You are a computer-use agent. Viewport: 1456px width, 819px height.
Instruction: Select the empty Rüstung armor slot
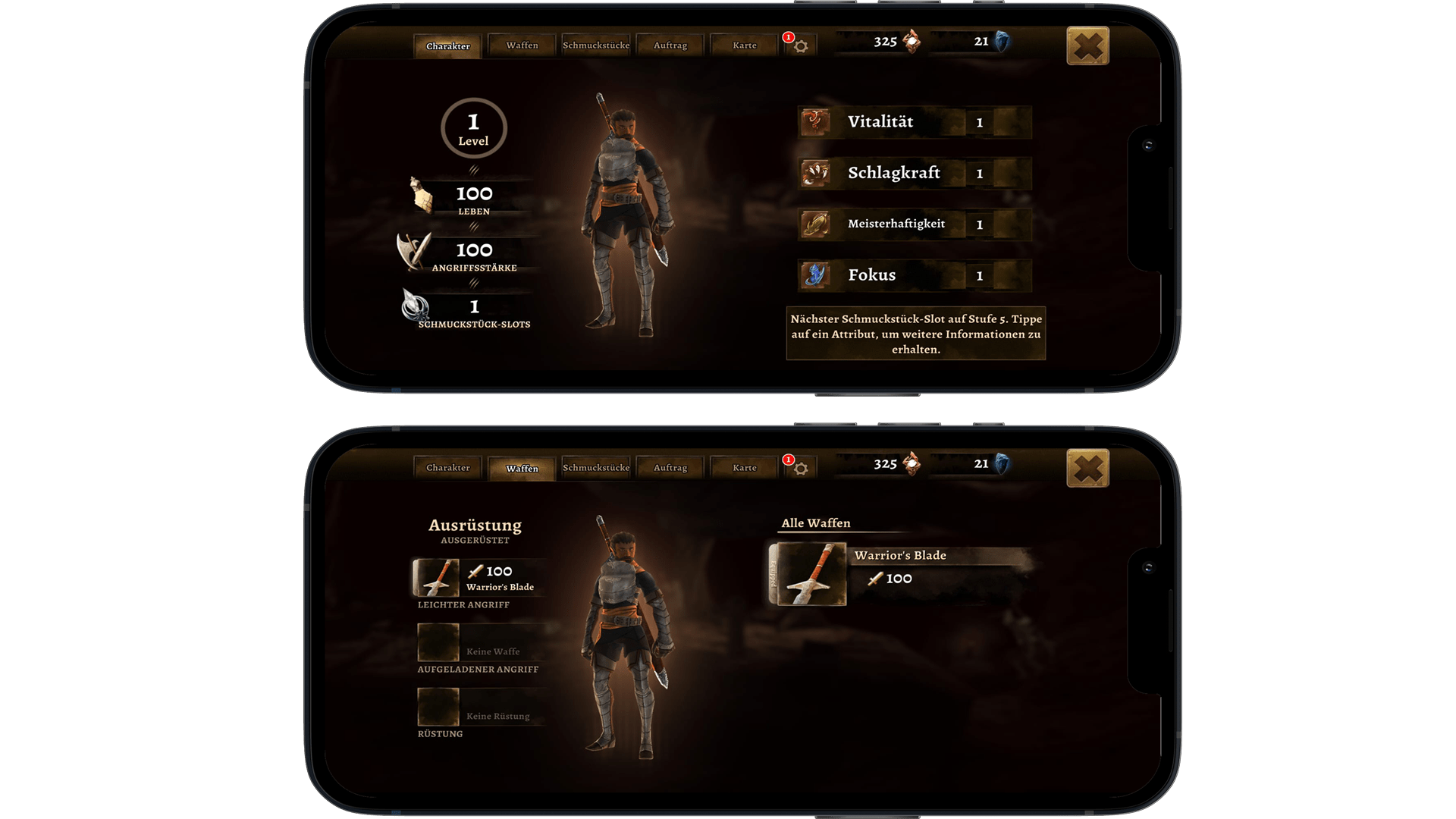(438, 707)
